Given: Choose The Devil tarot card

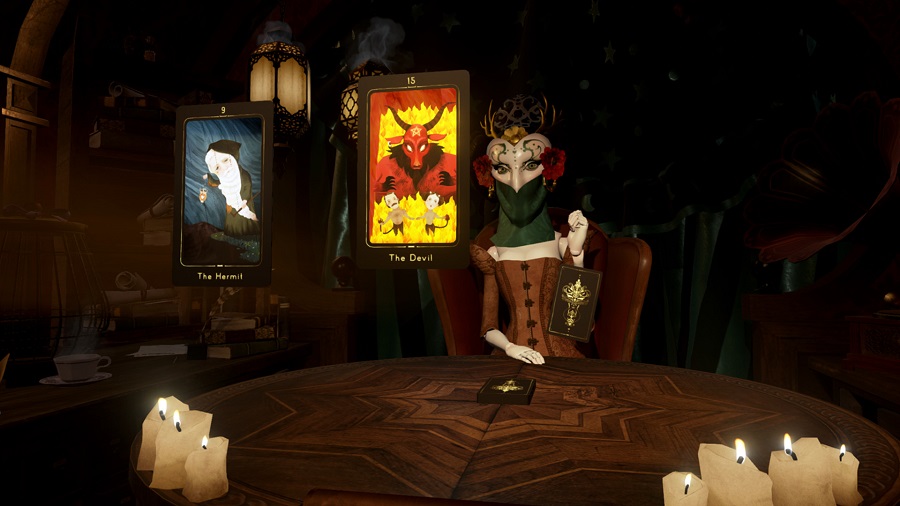Looking at the screenshot, I should point(413,168).
